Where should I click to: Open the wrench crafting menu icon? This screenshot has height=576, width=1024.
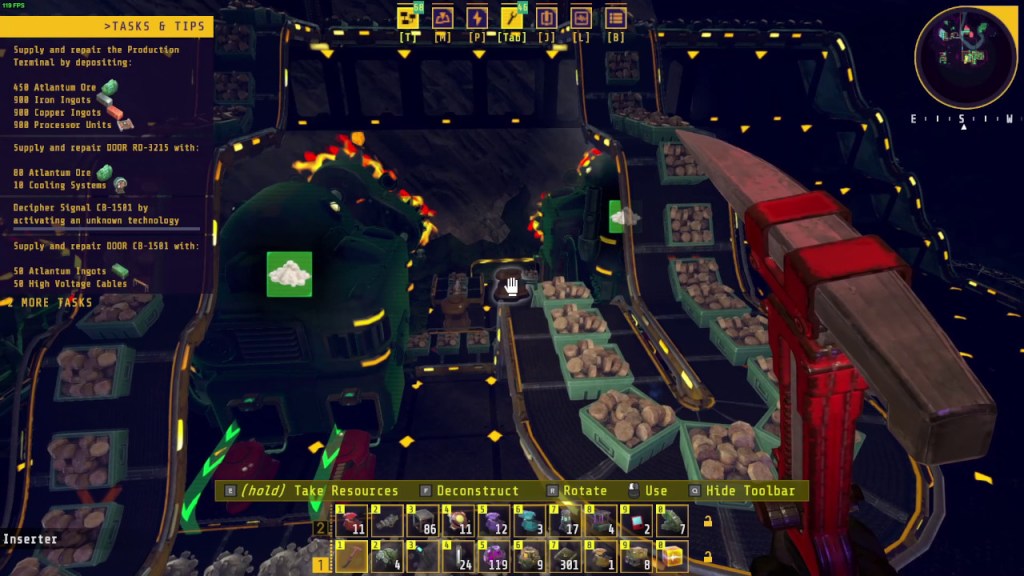[511, 18]
